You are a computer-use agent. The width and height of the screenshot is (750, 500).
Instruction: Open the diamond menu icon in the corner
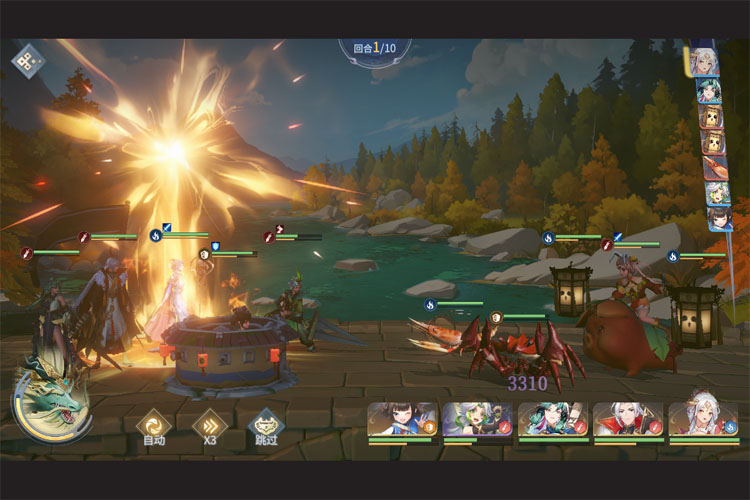[x=27, y=60]
